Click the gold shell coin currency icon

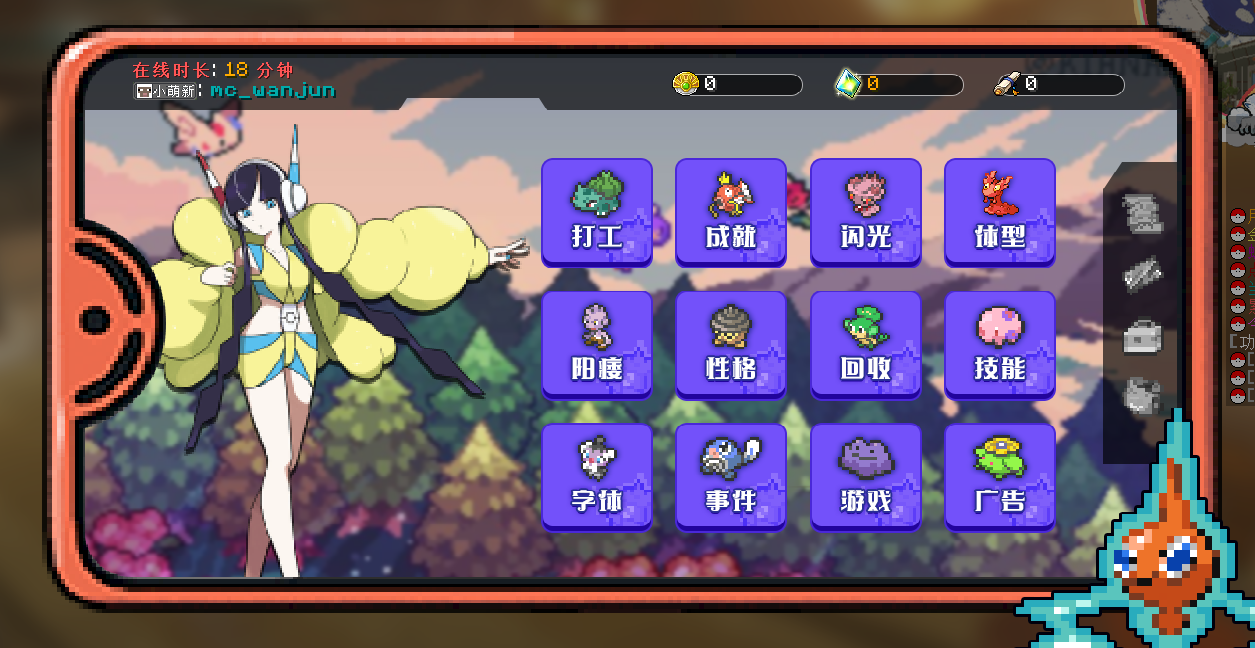[x=685, y=84]
